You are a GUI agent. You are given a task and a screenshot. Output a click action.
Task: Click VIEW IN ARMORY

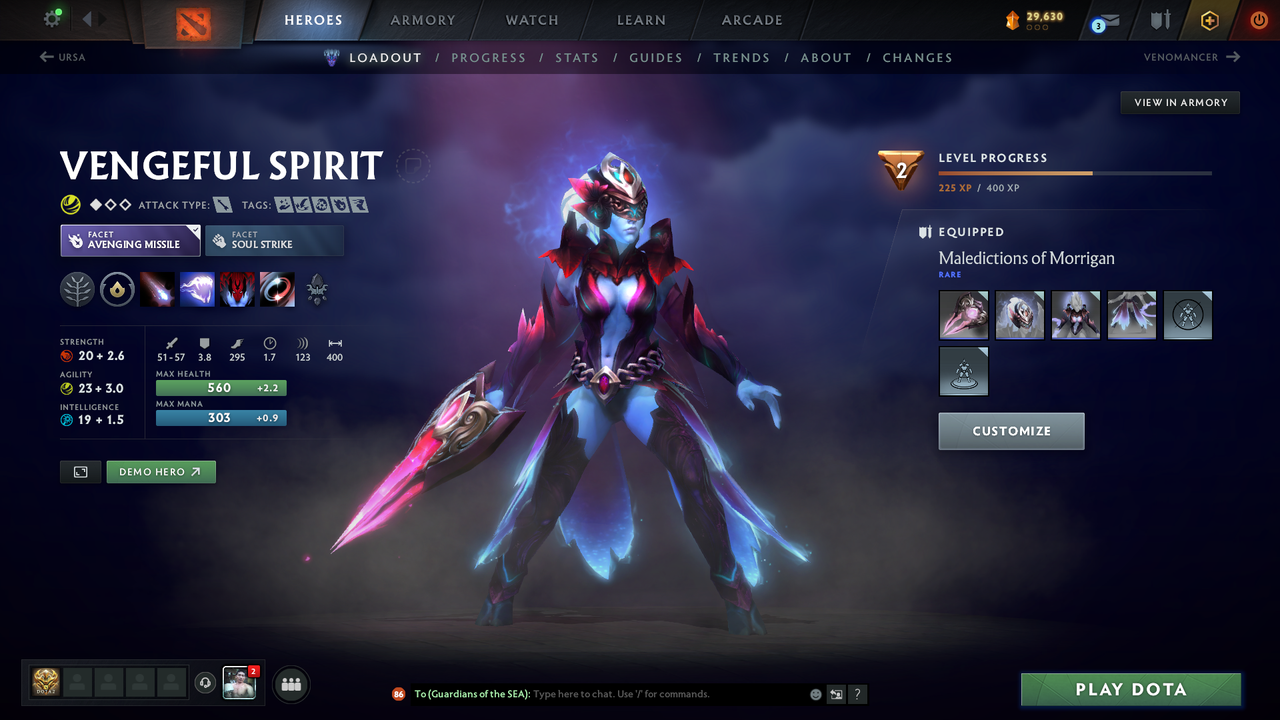point(1179,102)
